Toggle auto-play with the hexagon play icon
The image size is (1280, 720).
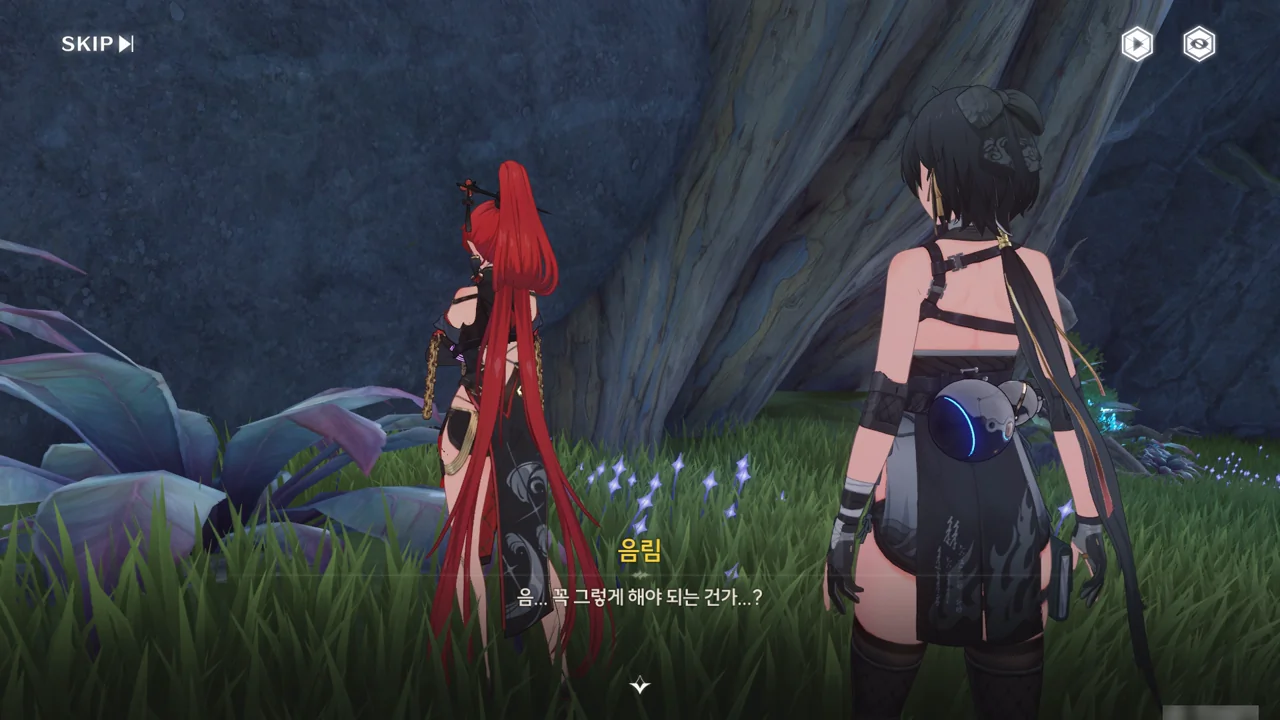(x=1136, y=44)
